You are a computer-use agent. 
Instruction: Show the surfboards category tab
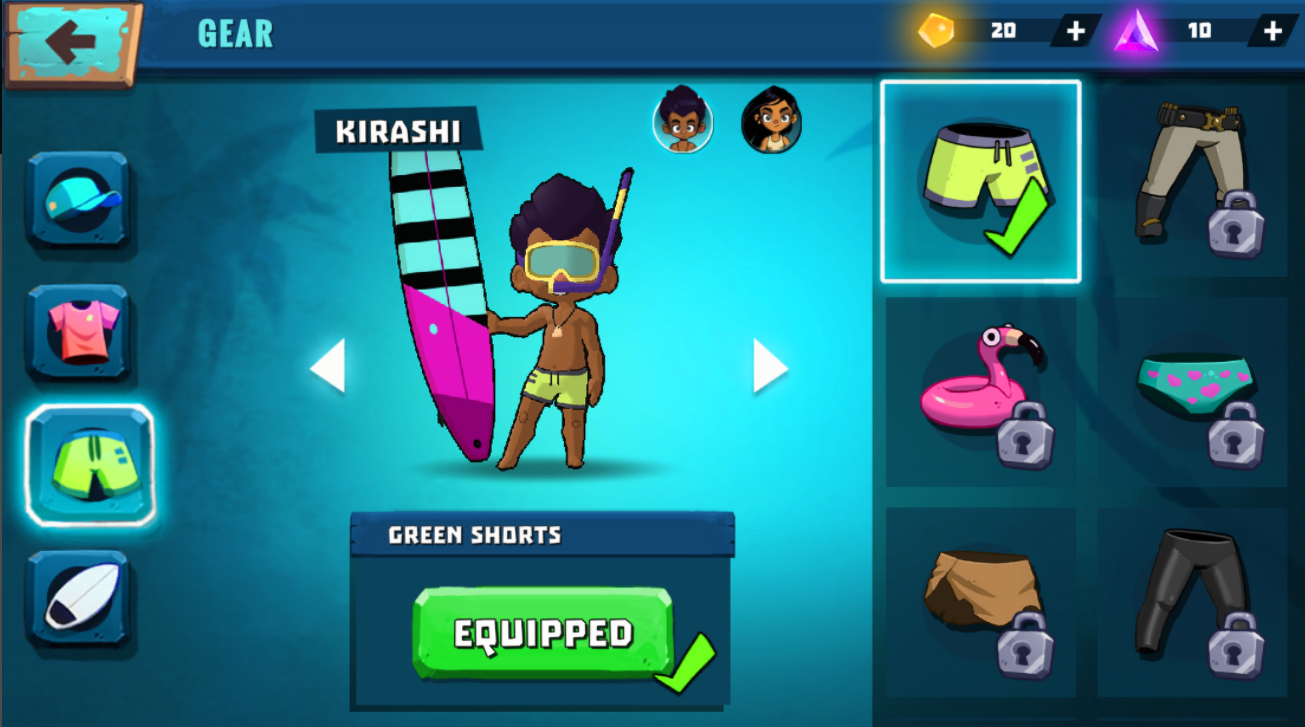[79, 597]
